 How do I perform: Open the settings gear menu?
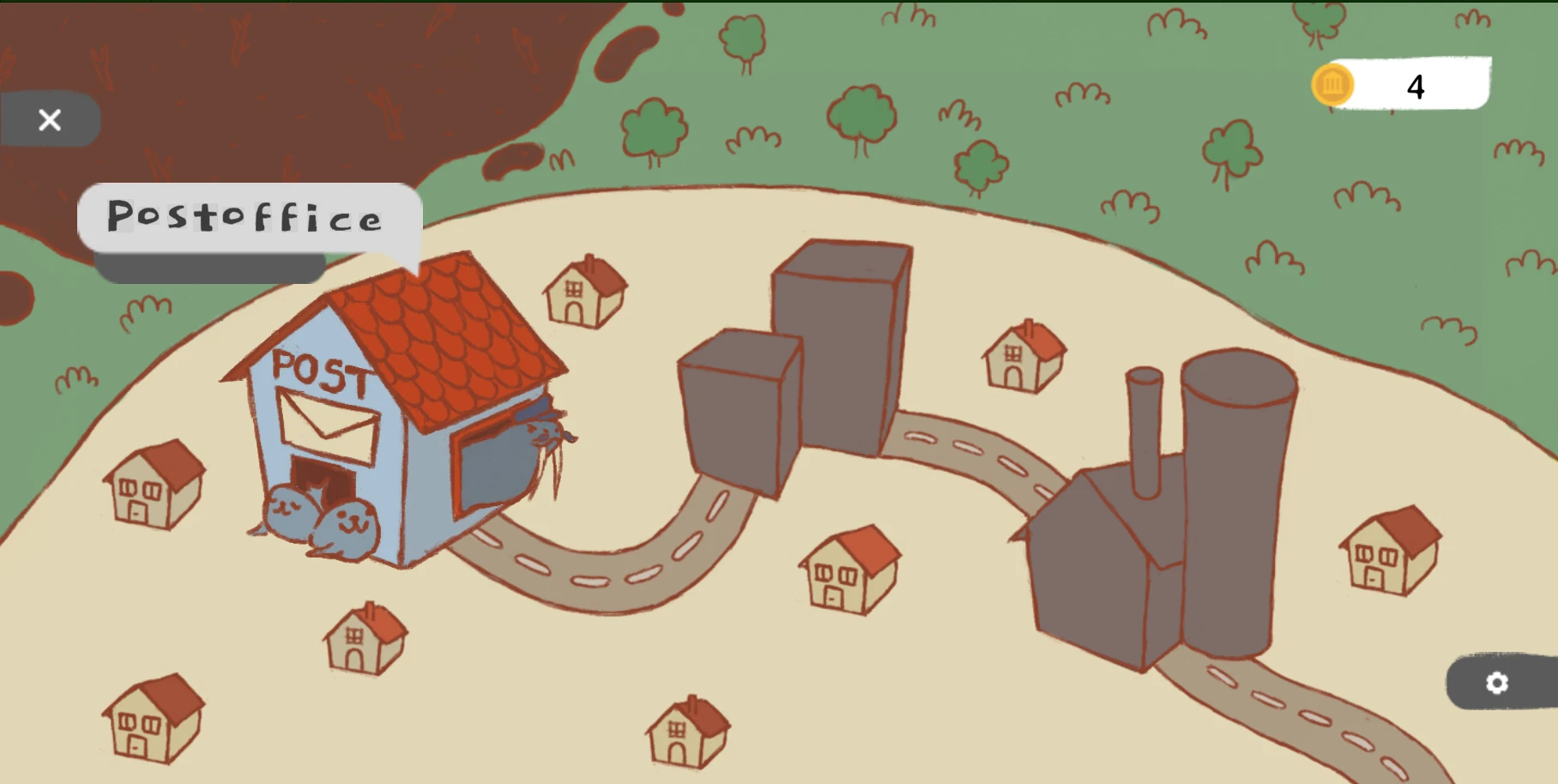(1497, 683)
